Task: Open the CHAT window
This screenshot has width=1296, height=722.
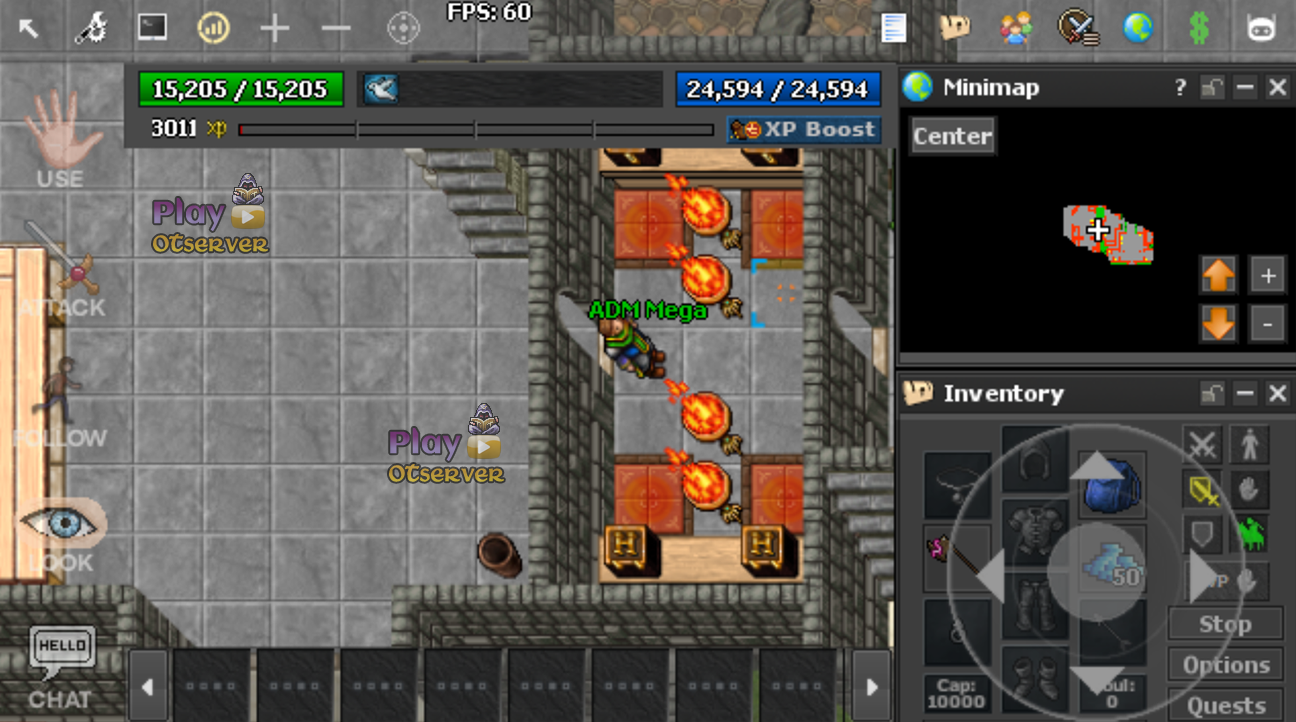Action: (62, 665)
